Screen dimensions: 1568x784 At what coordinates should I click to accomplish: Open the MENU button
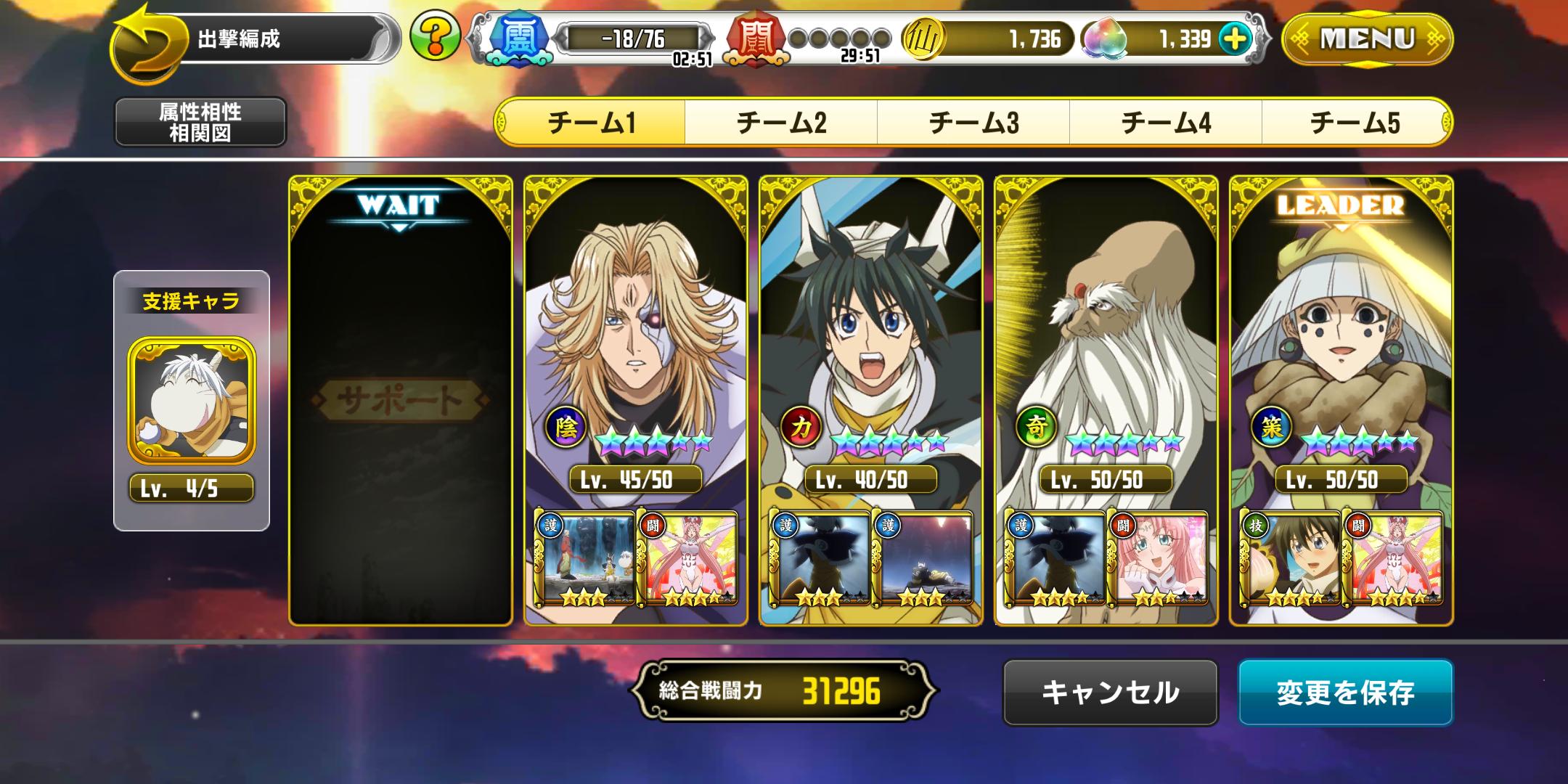(1367, 39)
